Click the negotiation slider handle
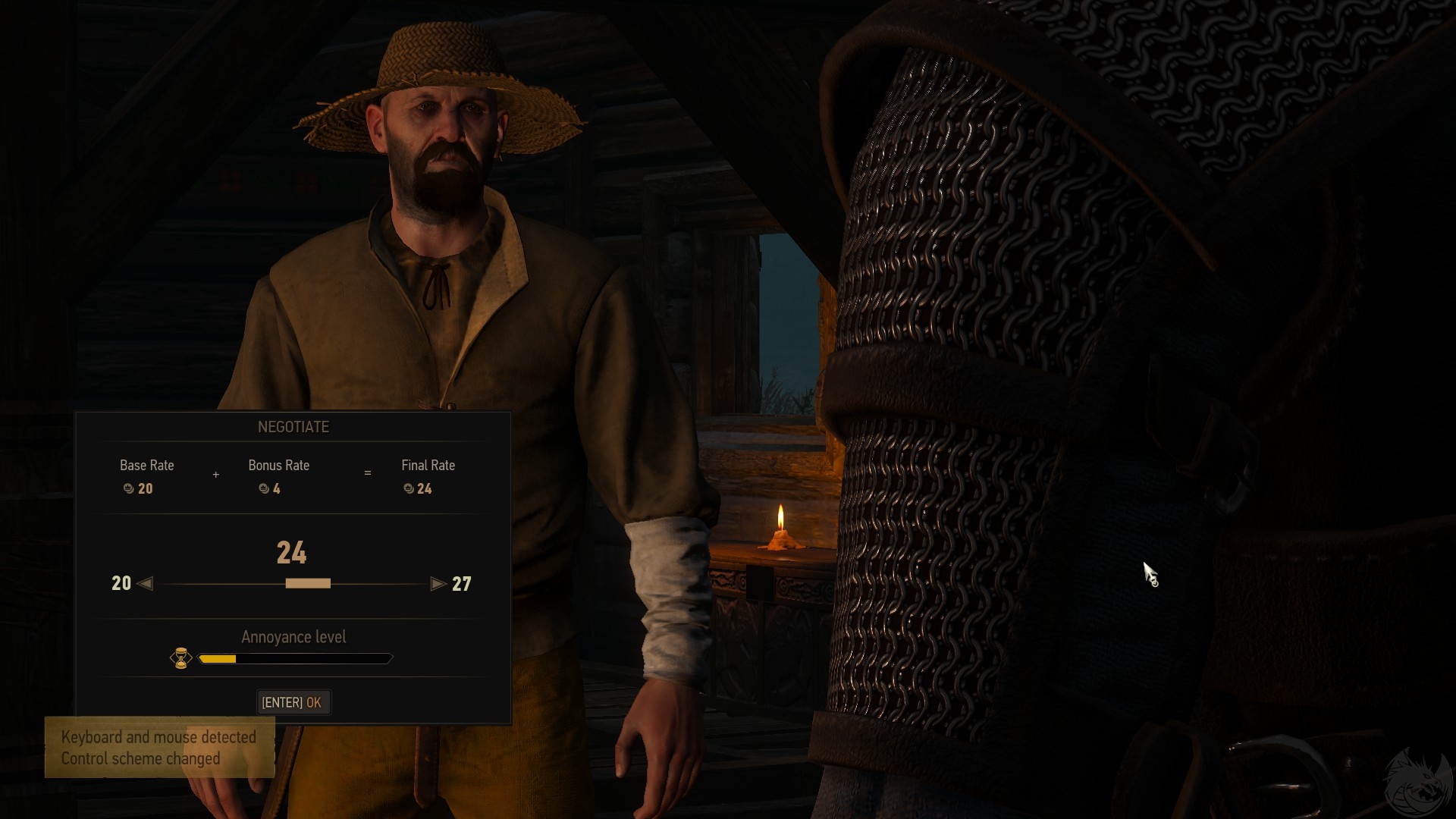 coord(308,583)
